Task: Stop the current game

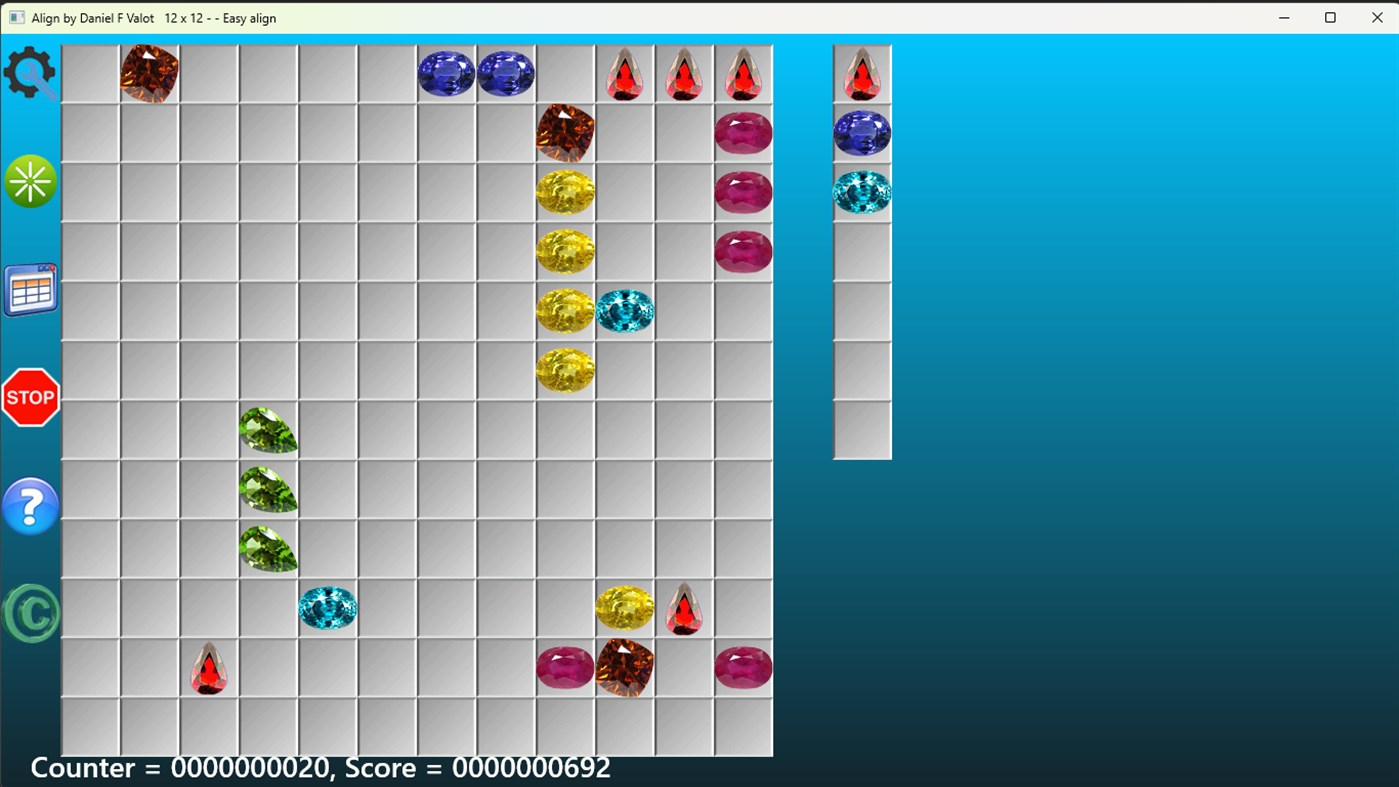Action: [30, 397]
